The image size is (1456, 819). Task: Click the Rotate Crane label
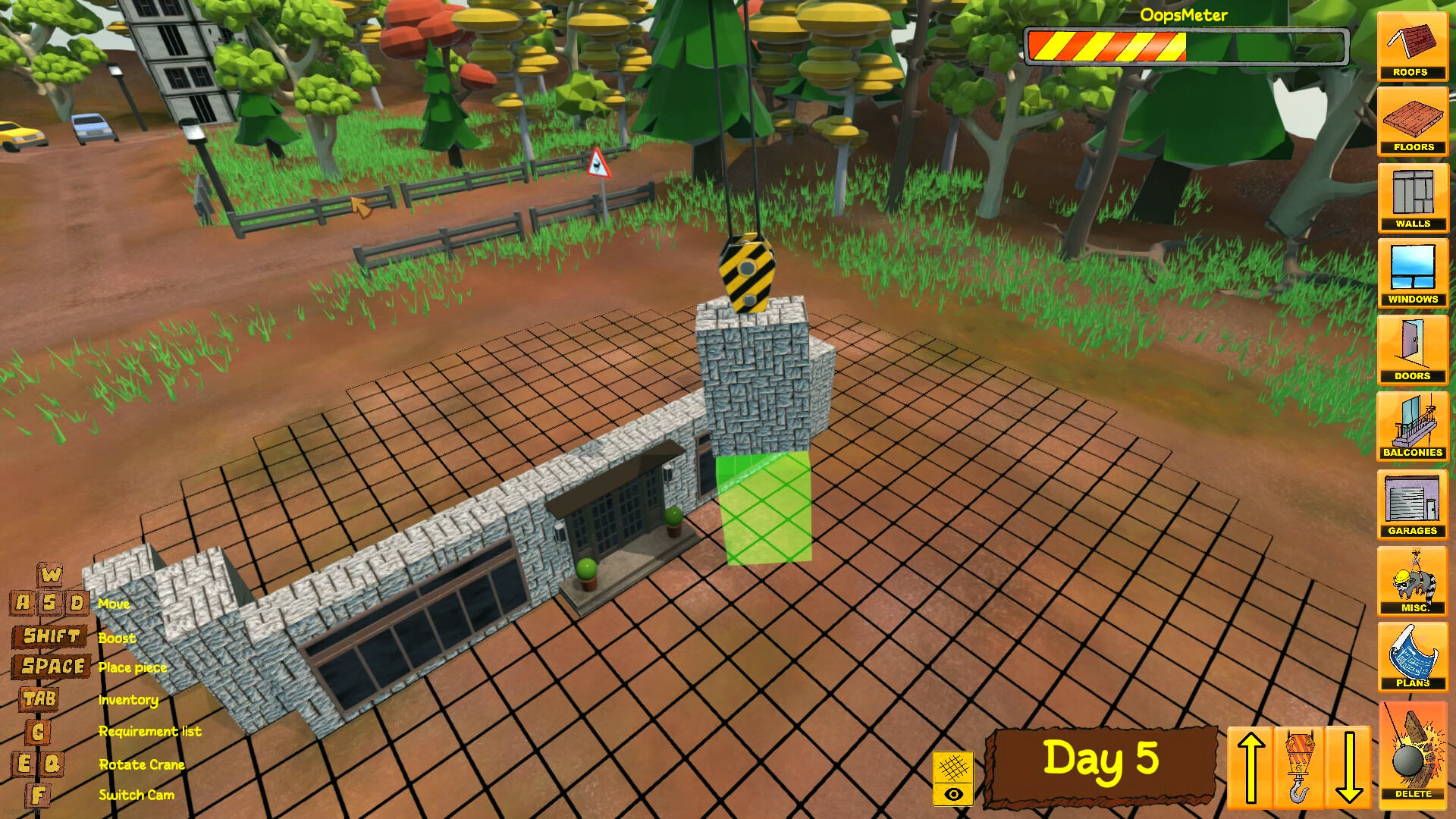(x=142, y=764)
